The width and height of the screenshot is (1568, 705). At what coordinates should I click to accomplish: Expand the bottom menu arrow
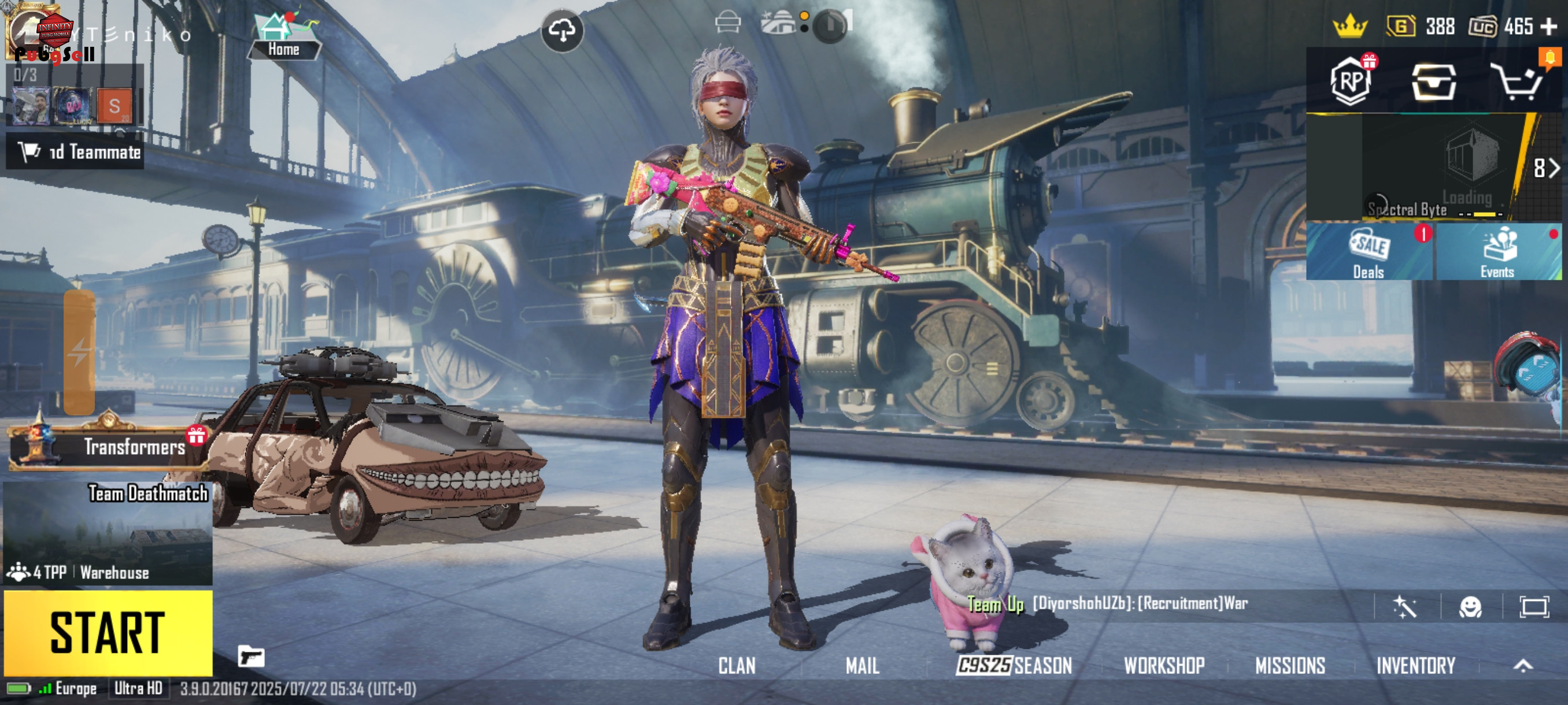coord(1523,666)
